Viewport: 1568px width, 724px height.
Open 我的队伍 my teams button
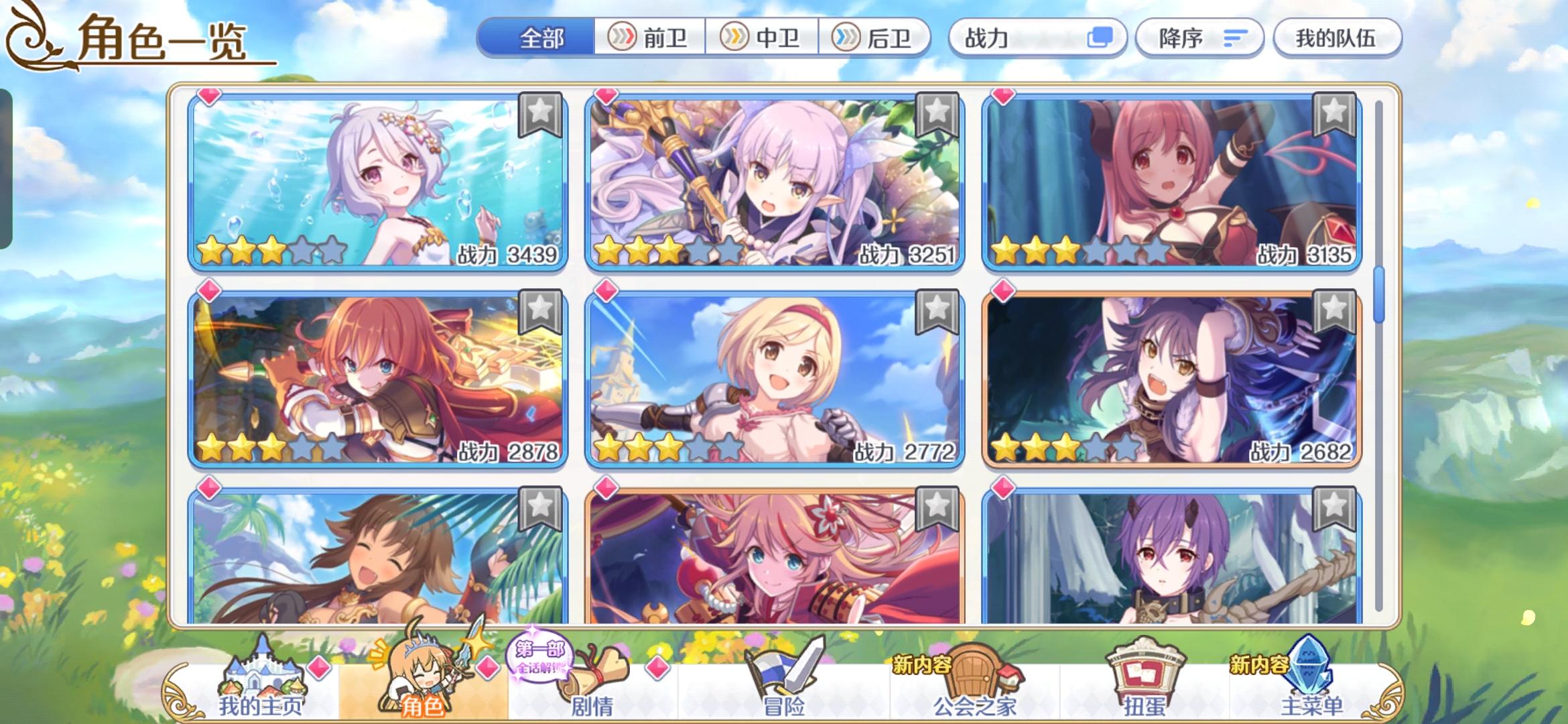click(1337, 38)
